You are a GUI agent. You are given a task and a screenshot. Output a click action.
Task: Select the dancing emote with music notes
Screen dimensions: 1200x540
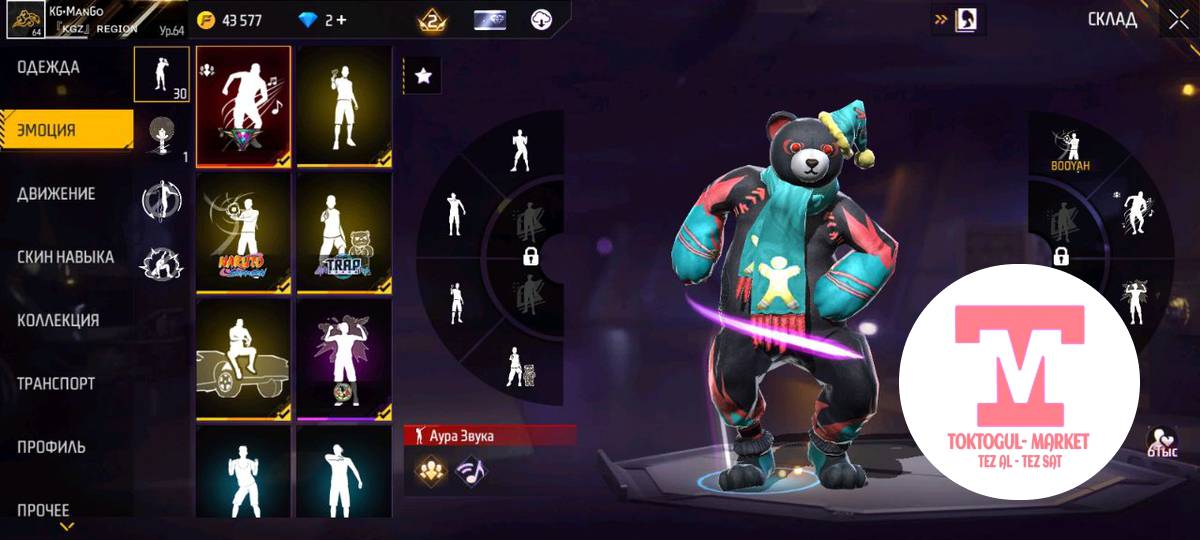click(243, 107)
